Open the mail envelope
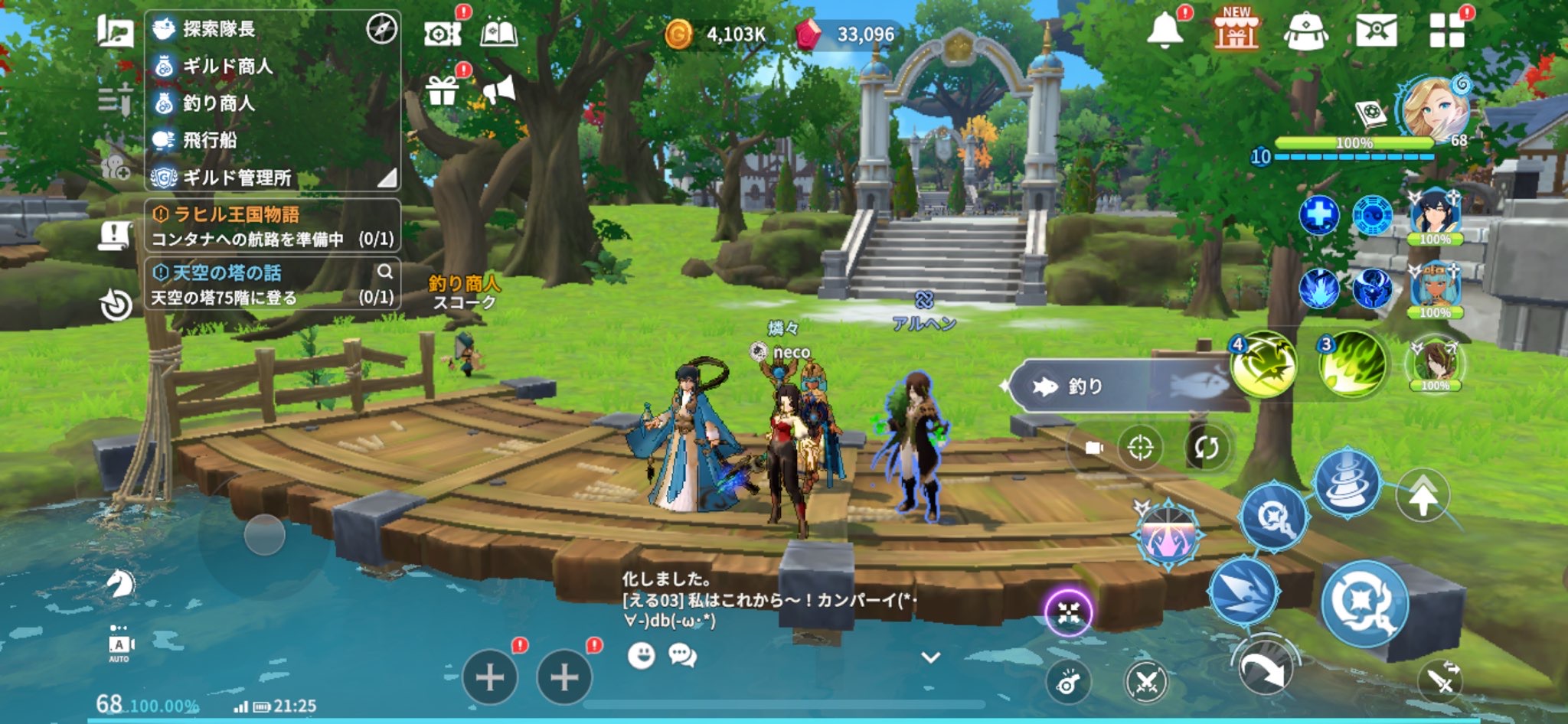 click(x=1376, y=31)
